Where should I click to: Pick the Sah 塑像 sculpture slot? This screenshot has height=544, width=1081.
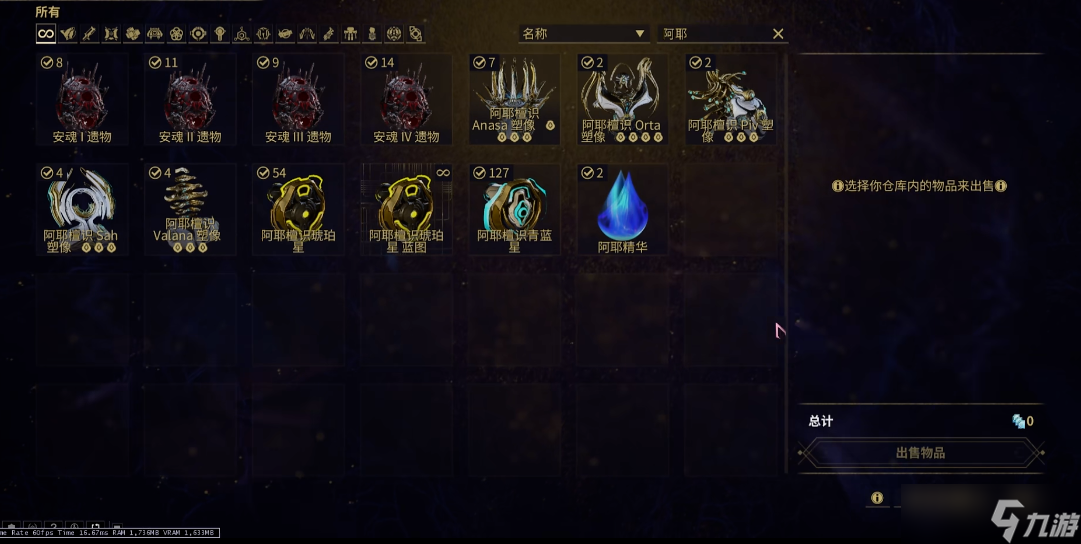[82, 209]
